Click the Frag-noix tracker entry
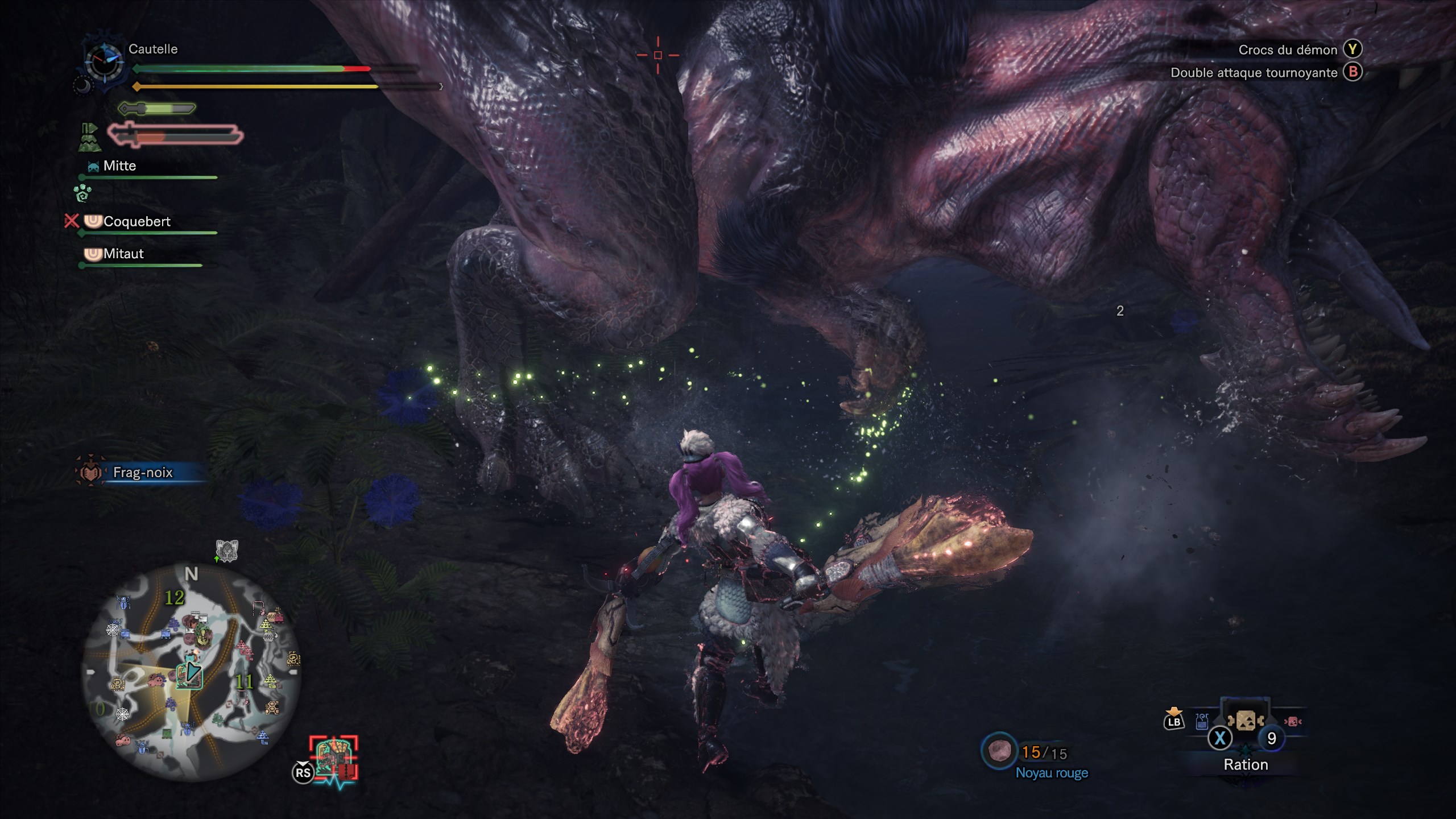This screenshot has width=1456, height=819. [142, 472]
